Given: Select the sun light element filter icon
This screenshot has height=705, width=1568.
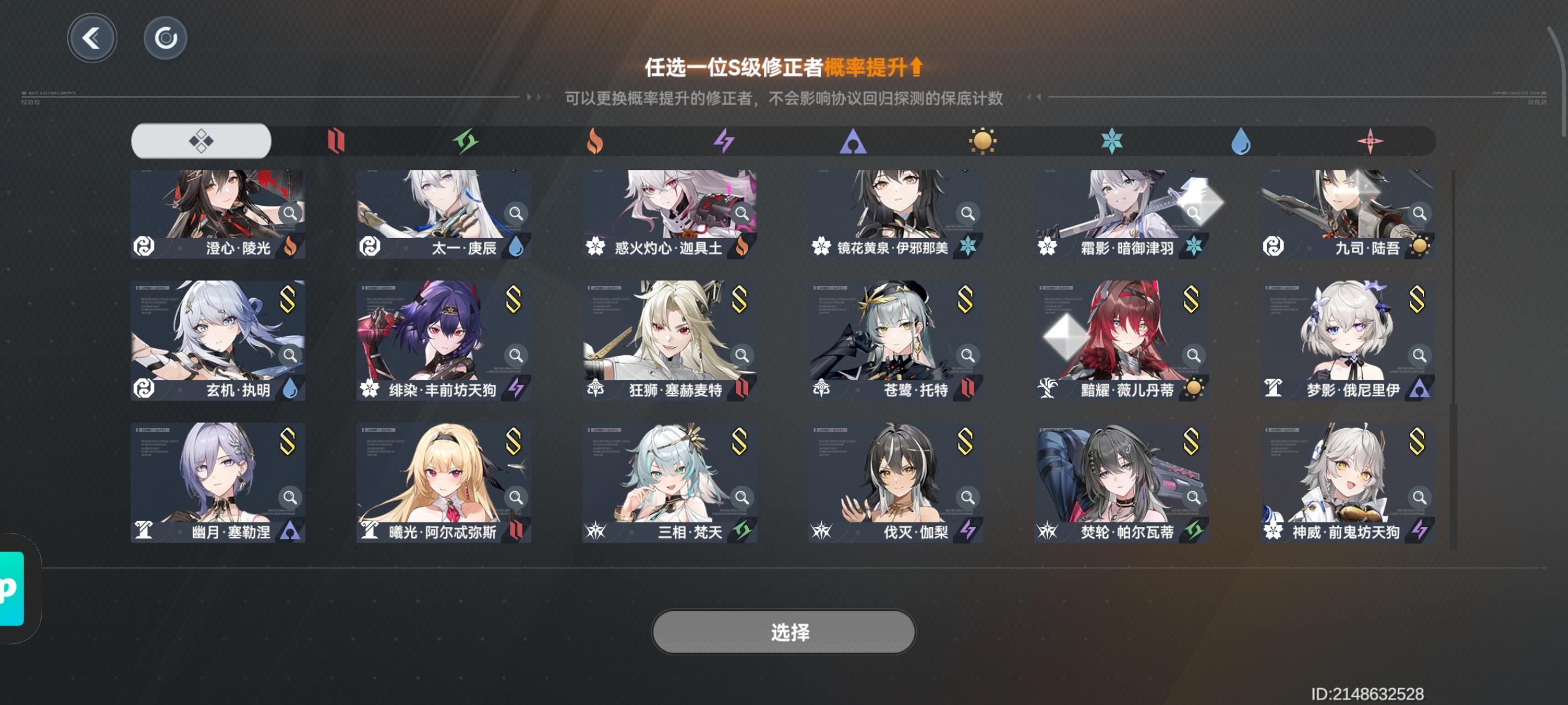Looking at the screenshot, I should point(982,141).
